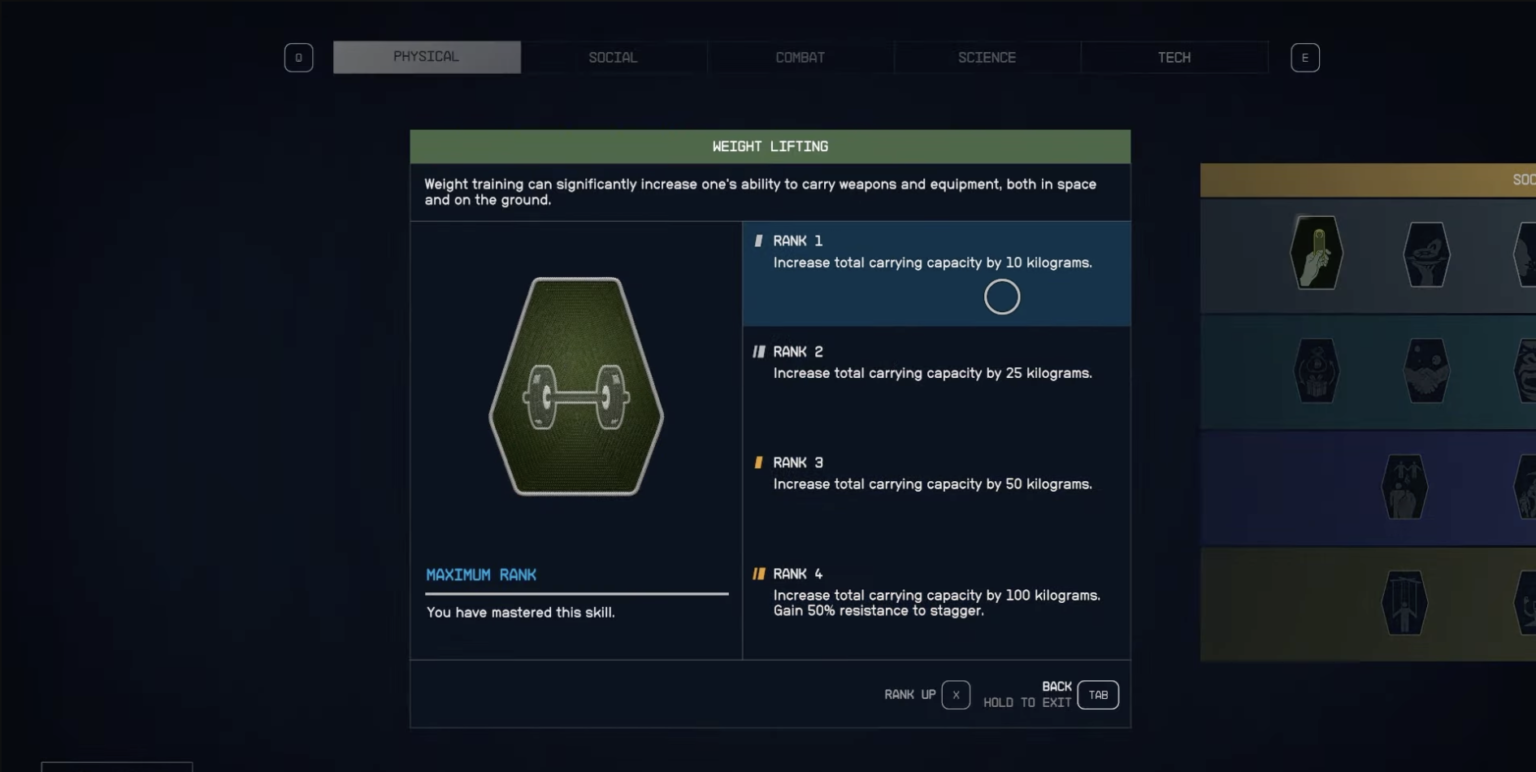Select the snake charmer persuasion skill icon
The image size is (1536, 772).
pyautogui.click(x=1427, y=251)
